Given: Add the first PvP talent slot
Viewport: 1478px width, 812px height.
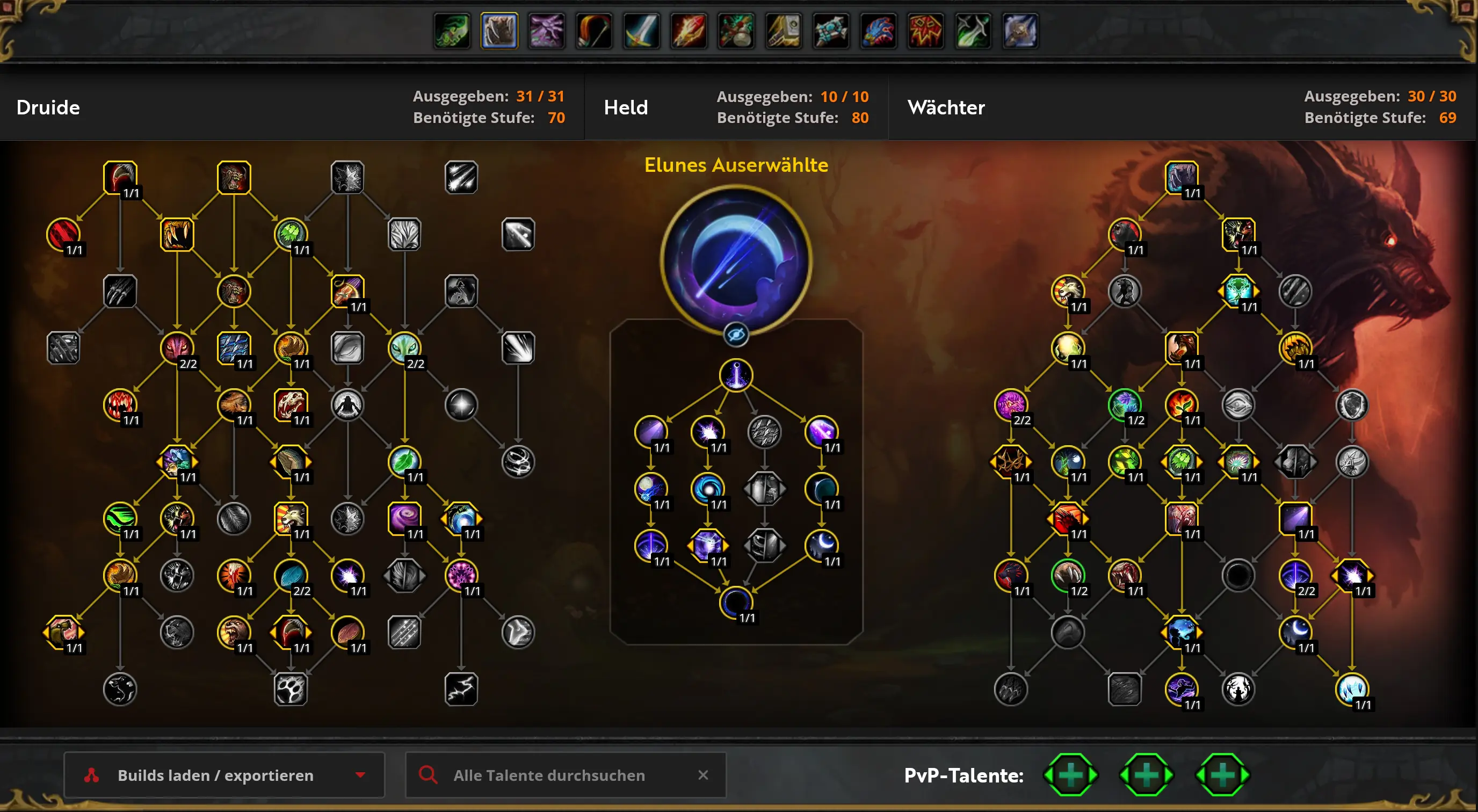Looking at the screenshot, I should 1070,775.
